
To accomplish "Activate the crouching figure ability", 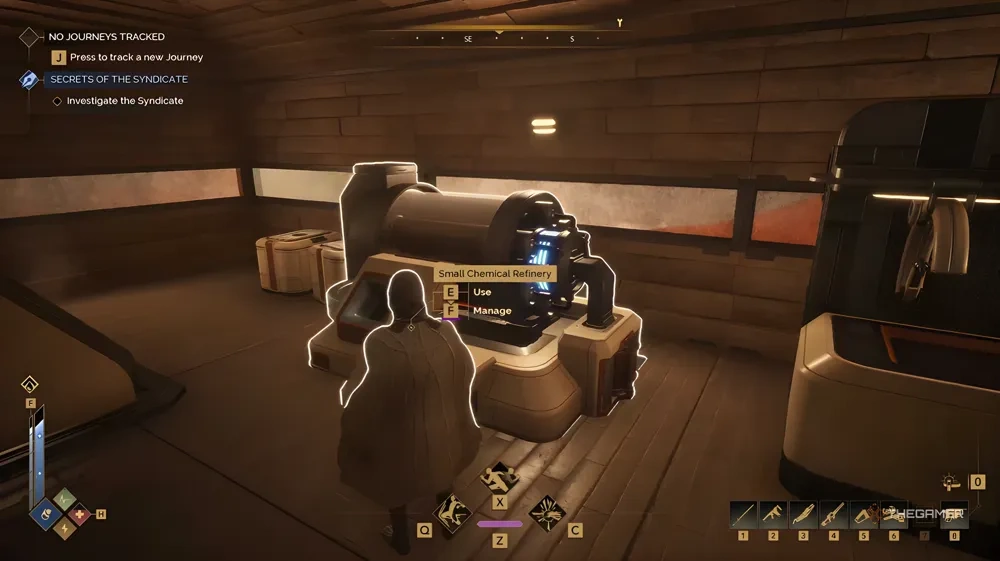I will [x=451, y=513].
